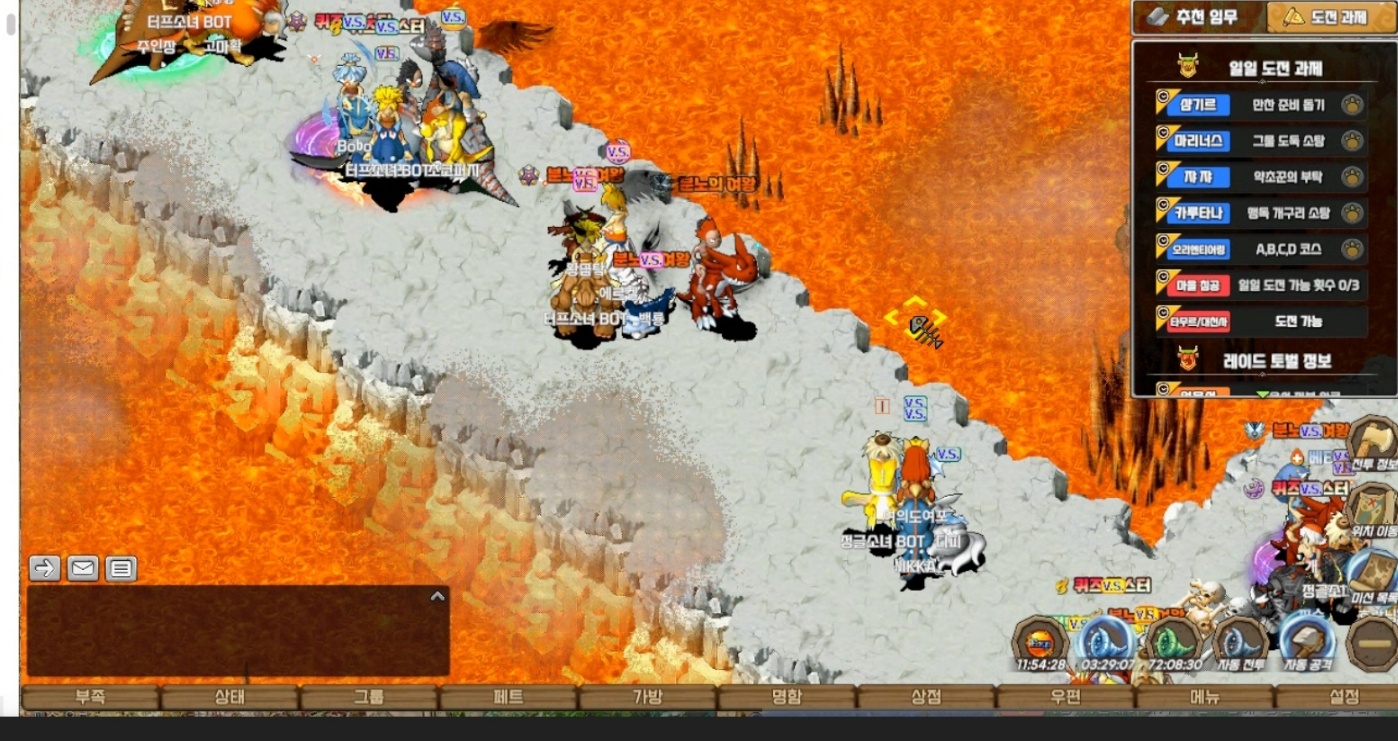Click the 메뉴 button
Viewport: 1398px width, 741px height.
pos(1204,697)
